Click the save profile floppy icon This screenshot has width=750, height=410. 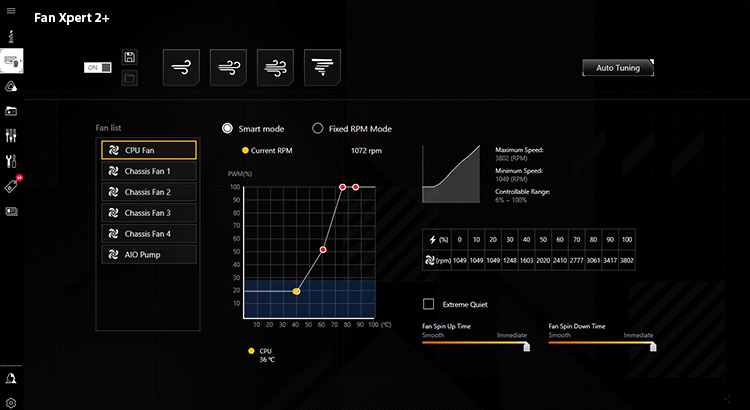130,58
